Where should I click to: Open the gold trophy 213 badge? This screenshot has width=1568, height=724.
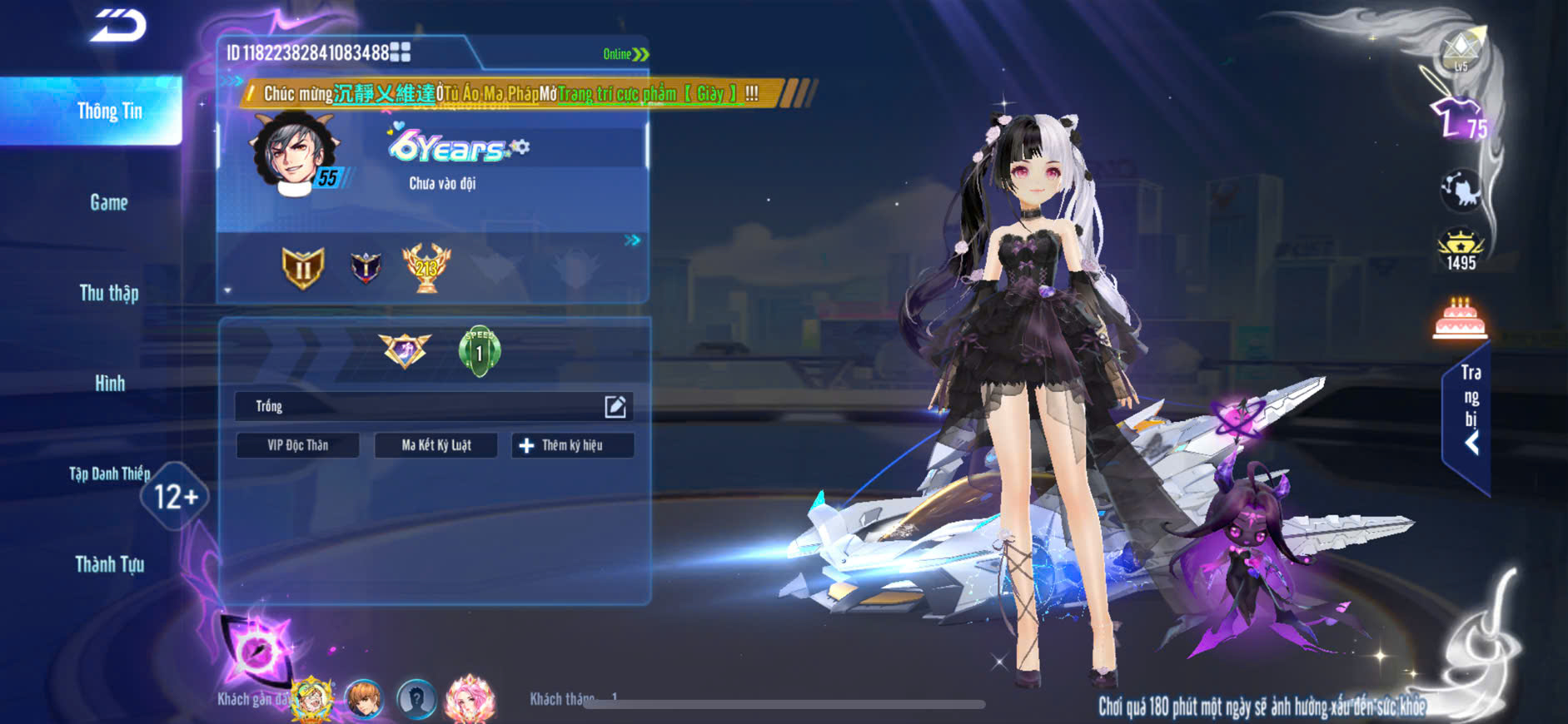pos(426,267)
